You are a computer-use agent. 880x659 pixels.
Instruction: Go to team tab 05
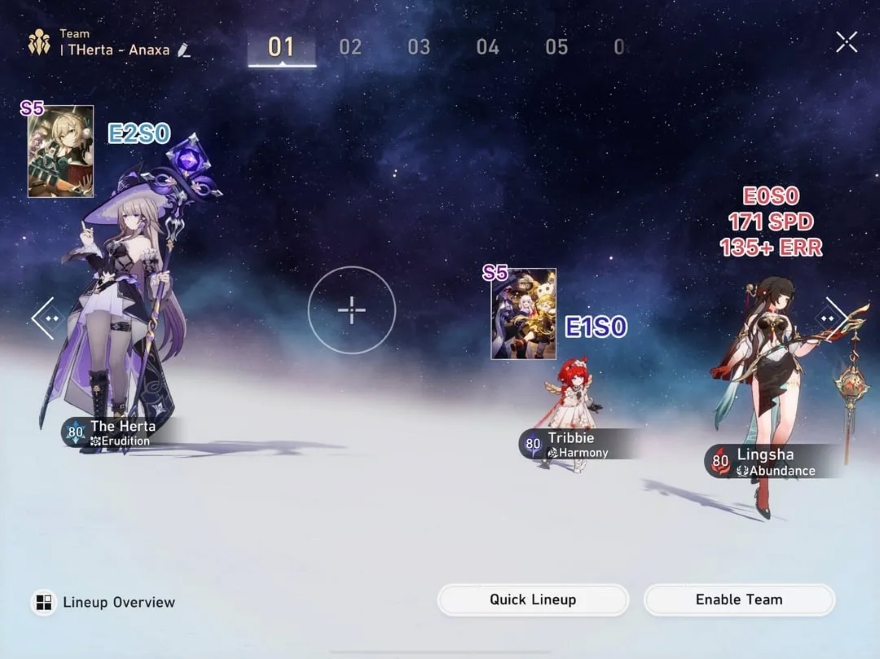tap(556, 47)
